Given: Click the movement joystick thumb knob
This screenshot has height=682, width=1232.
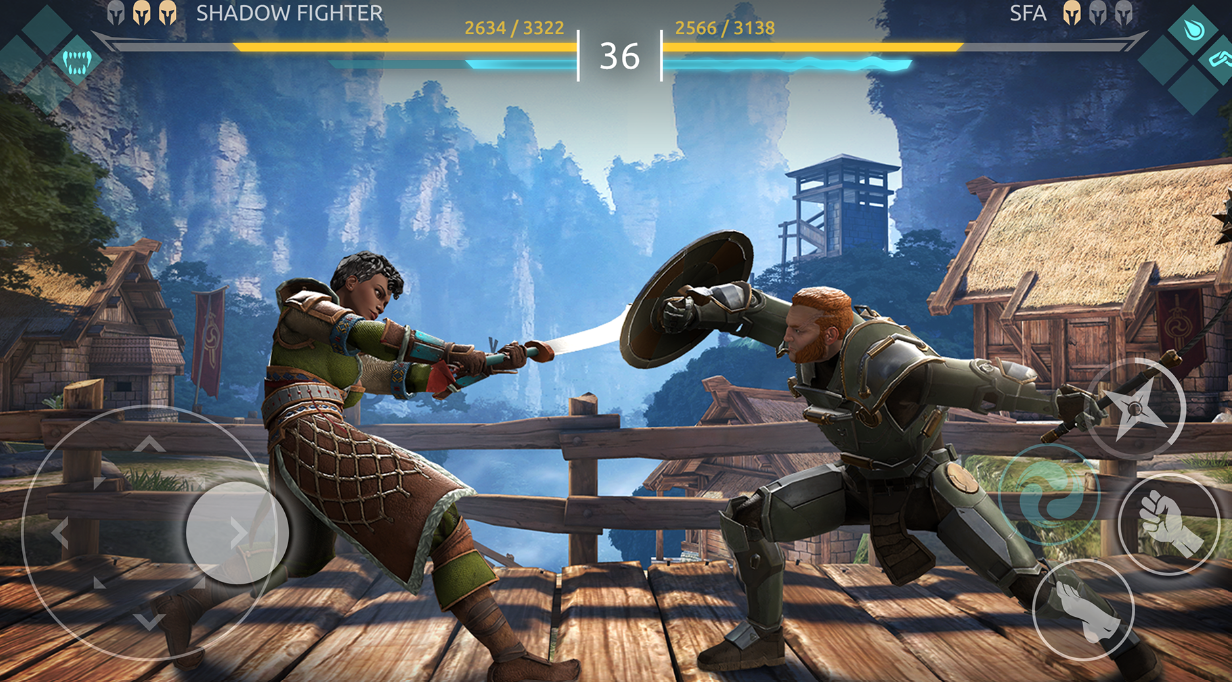Looking at the screenshot, I should [x=237, y=533].
